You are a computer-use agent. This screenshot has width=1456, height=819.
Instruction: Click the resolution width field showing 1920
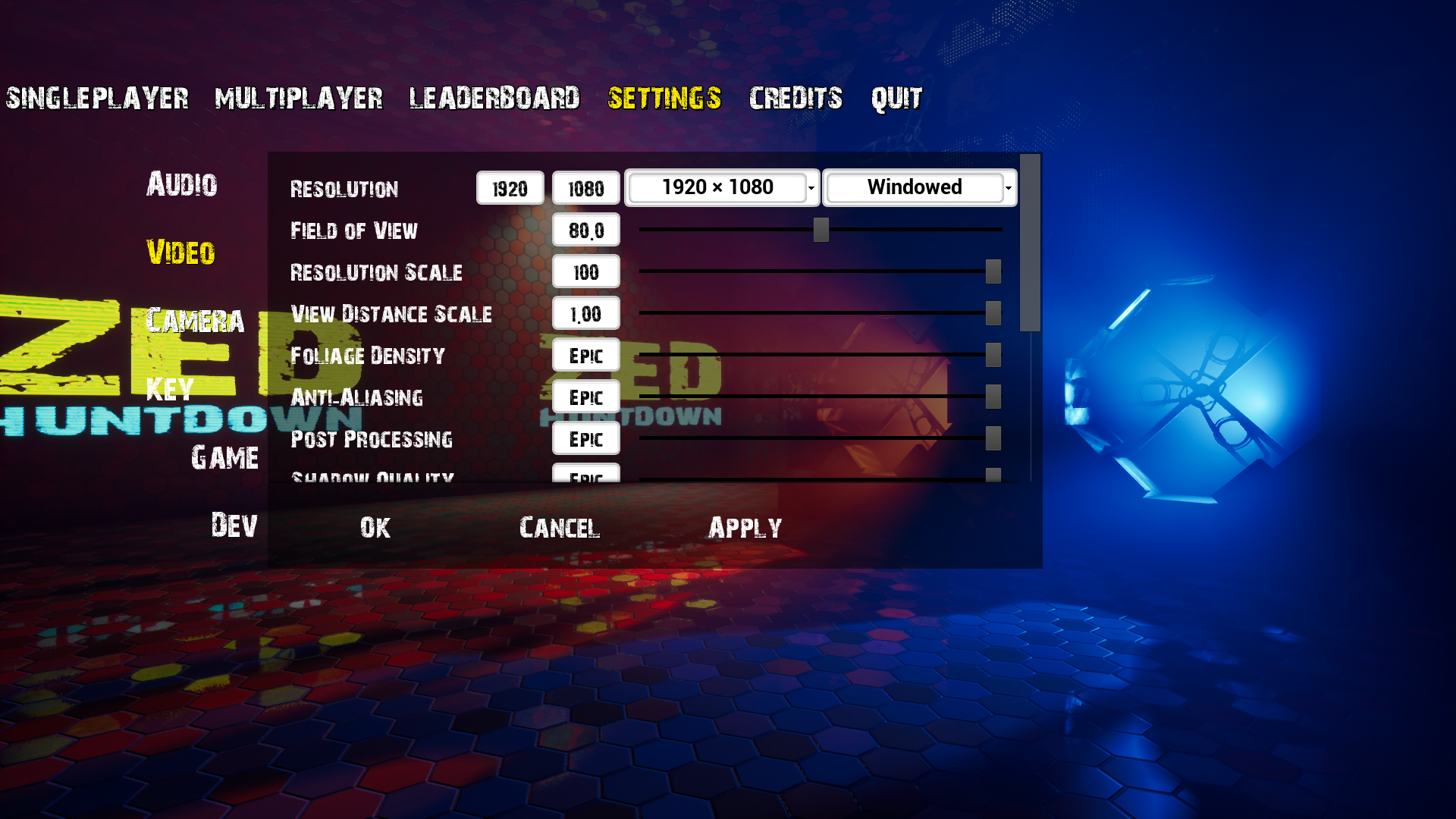coord(510,188)
